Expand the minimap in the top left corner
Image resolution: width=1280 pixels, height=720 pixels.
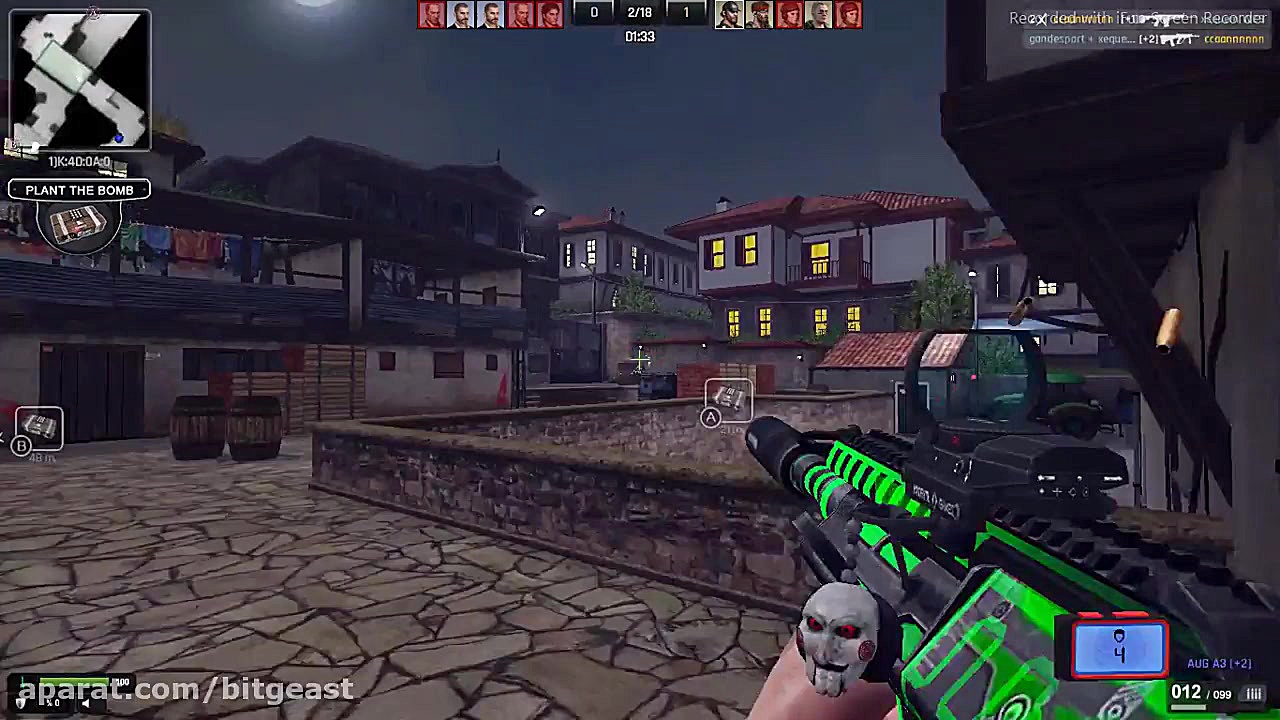click(x=79, y=78)
